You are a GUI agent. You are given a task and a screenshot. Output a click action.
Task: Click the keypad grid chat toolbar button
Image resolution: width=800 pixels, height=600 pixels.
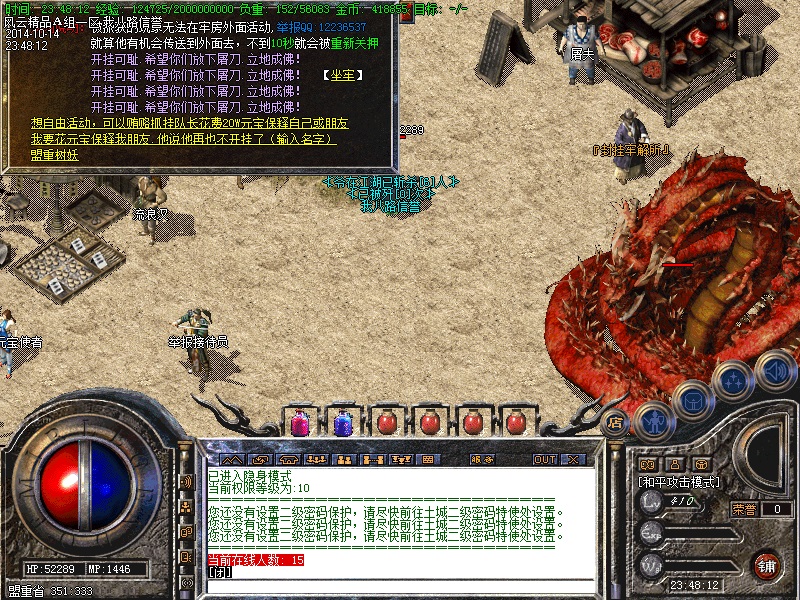(x=428, y=460)
